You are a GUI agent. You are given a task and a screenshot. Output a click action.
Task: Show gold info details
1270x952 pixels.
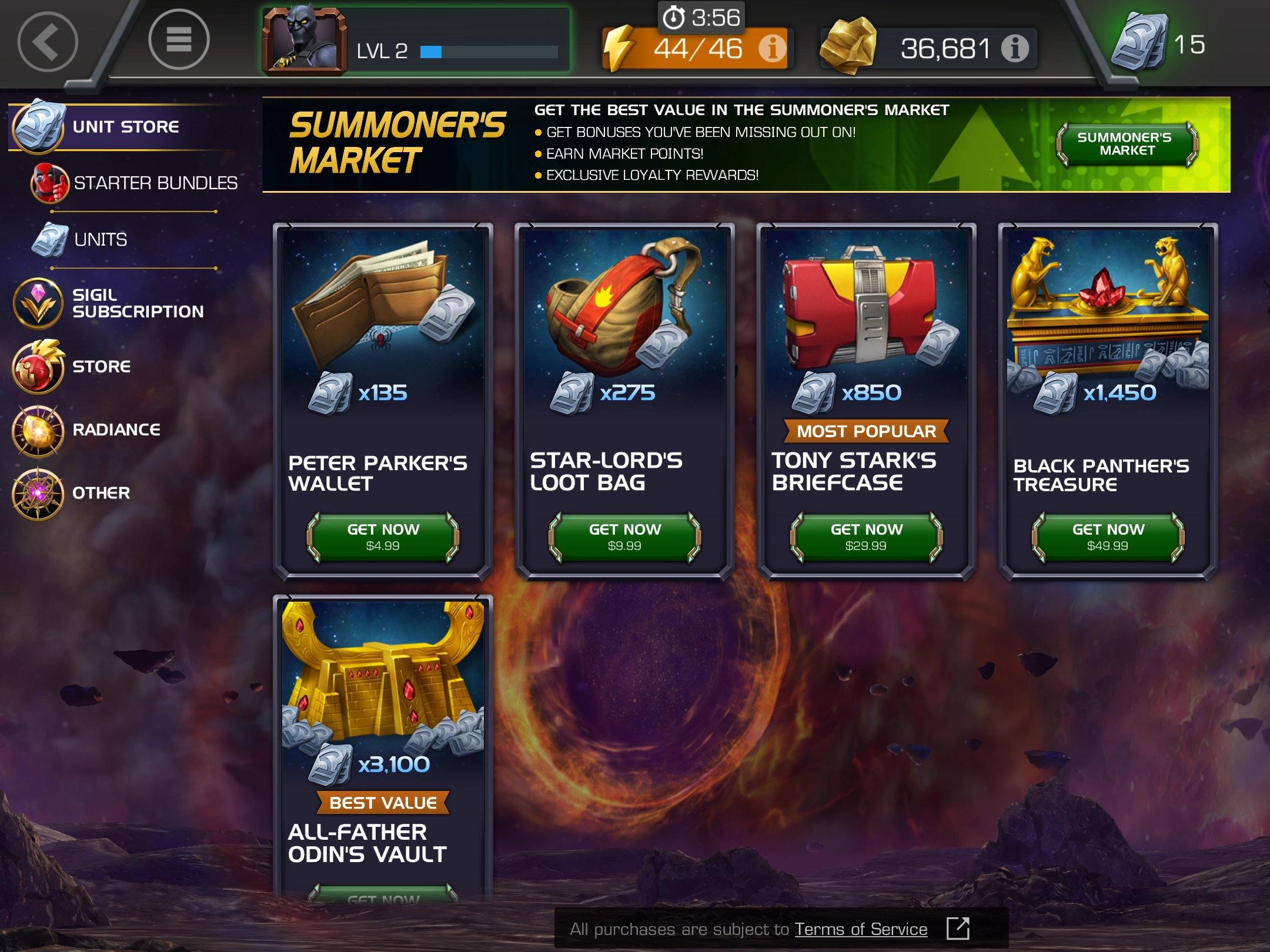1015,49
